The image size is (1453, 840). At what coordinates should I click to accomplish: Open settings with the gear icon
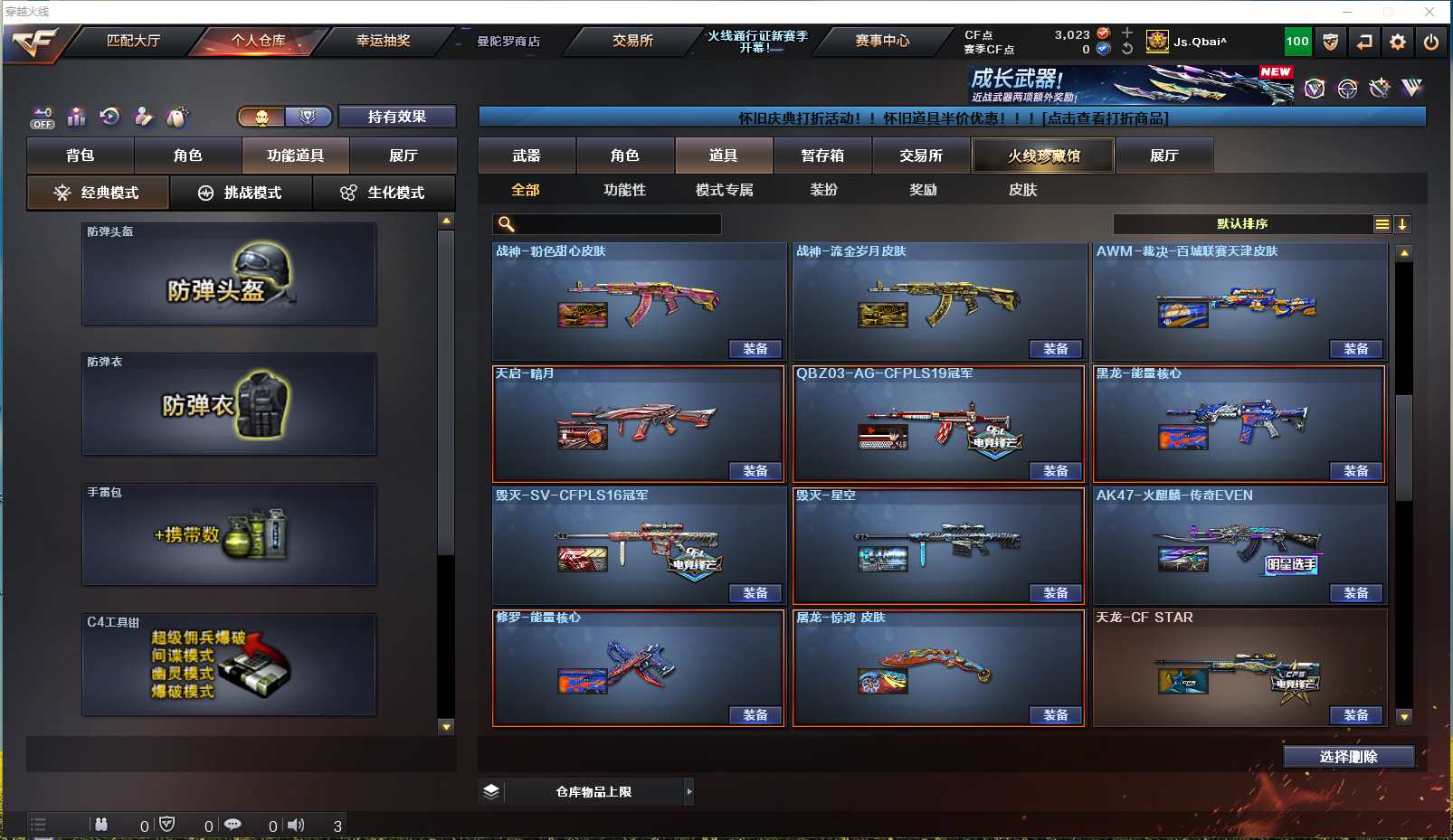click(1398, 42)
